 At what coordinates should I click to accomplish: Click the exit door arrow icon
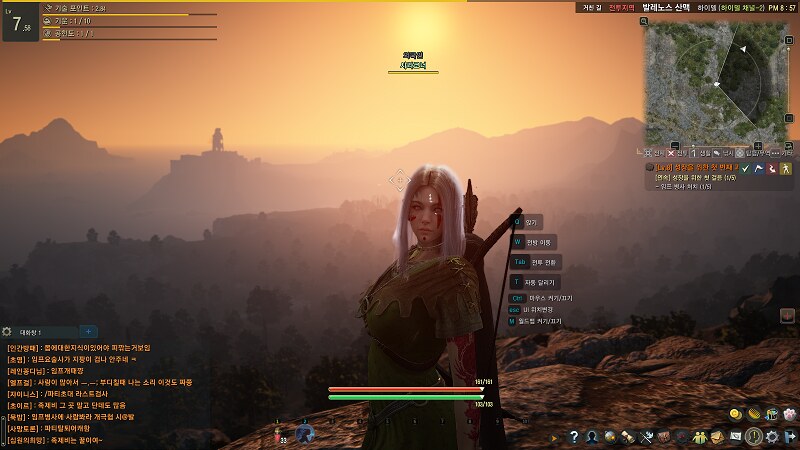(789, 437)
